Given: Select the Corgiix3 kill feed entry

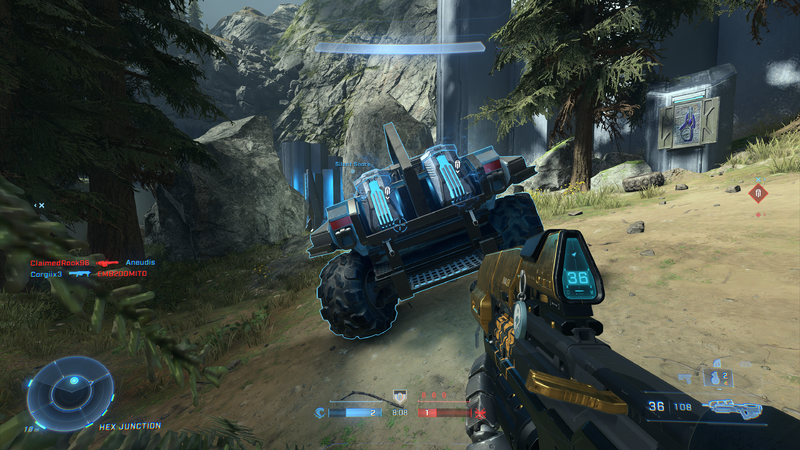Looking at the screenshot, I should (46, 273).
